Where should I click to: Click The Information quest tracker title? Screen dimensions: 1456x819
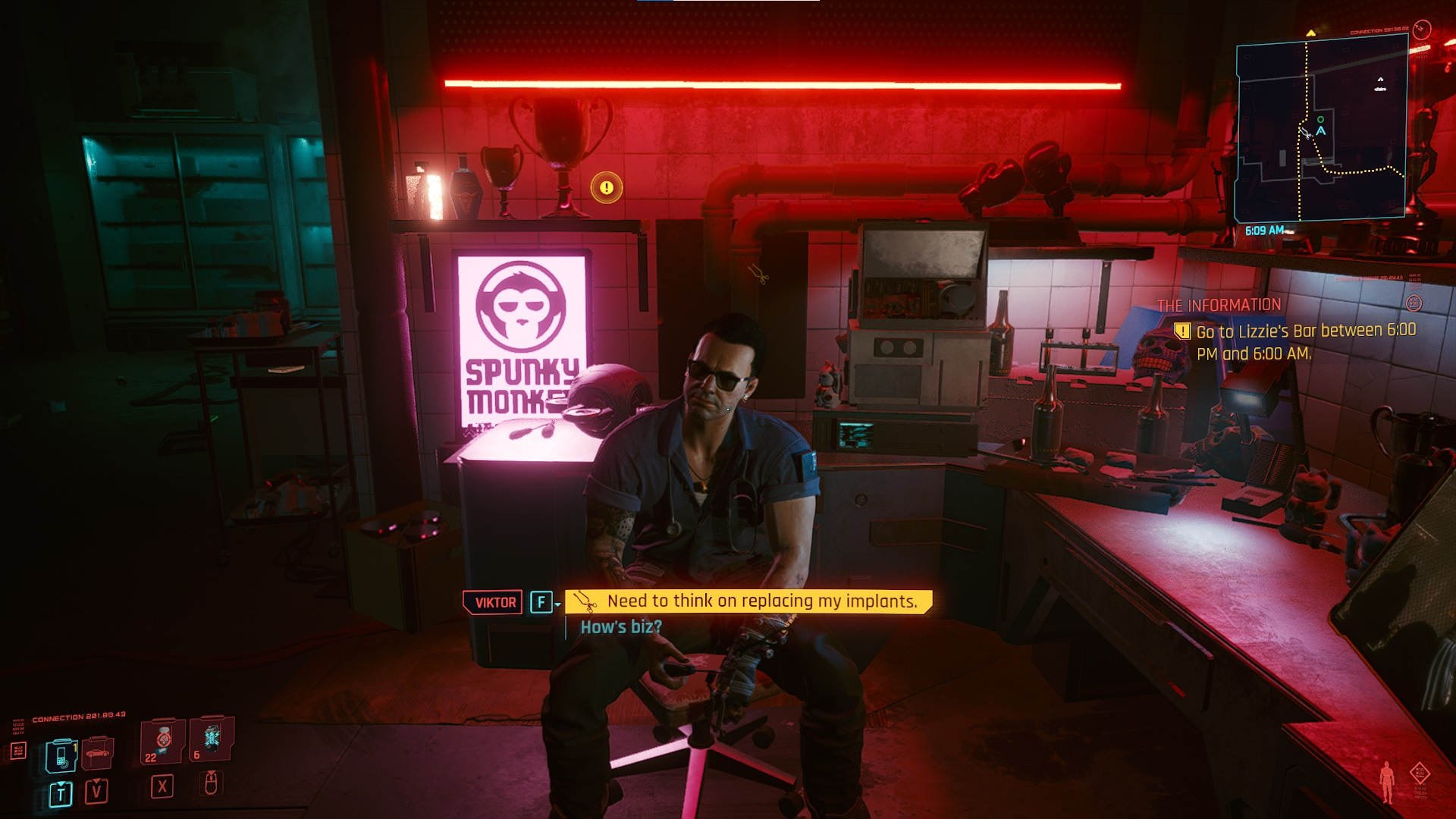pyautogui.click(x=1219, y=306)
